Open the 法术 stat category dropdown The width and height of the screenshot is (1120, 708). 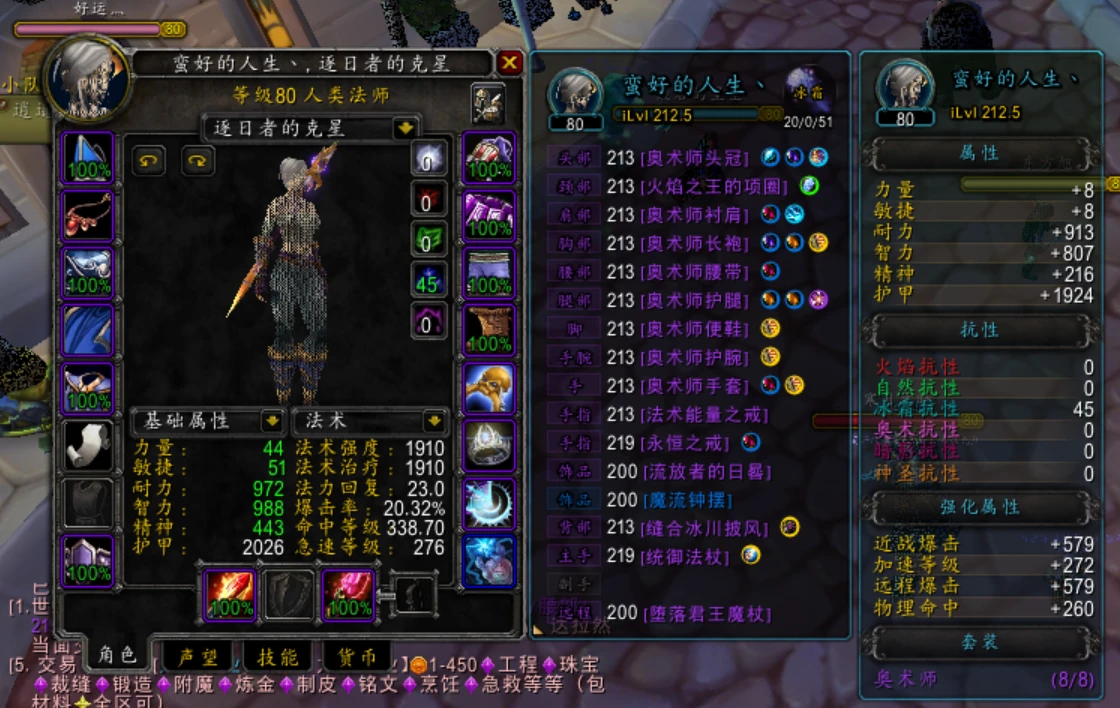[433, 420]
